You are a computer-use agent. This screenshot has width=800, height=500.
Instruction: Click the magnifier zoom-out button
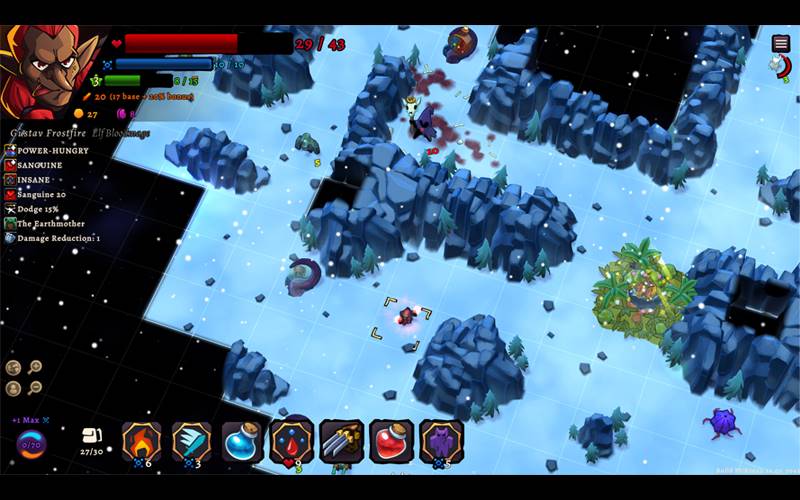[x=35, y=388]
